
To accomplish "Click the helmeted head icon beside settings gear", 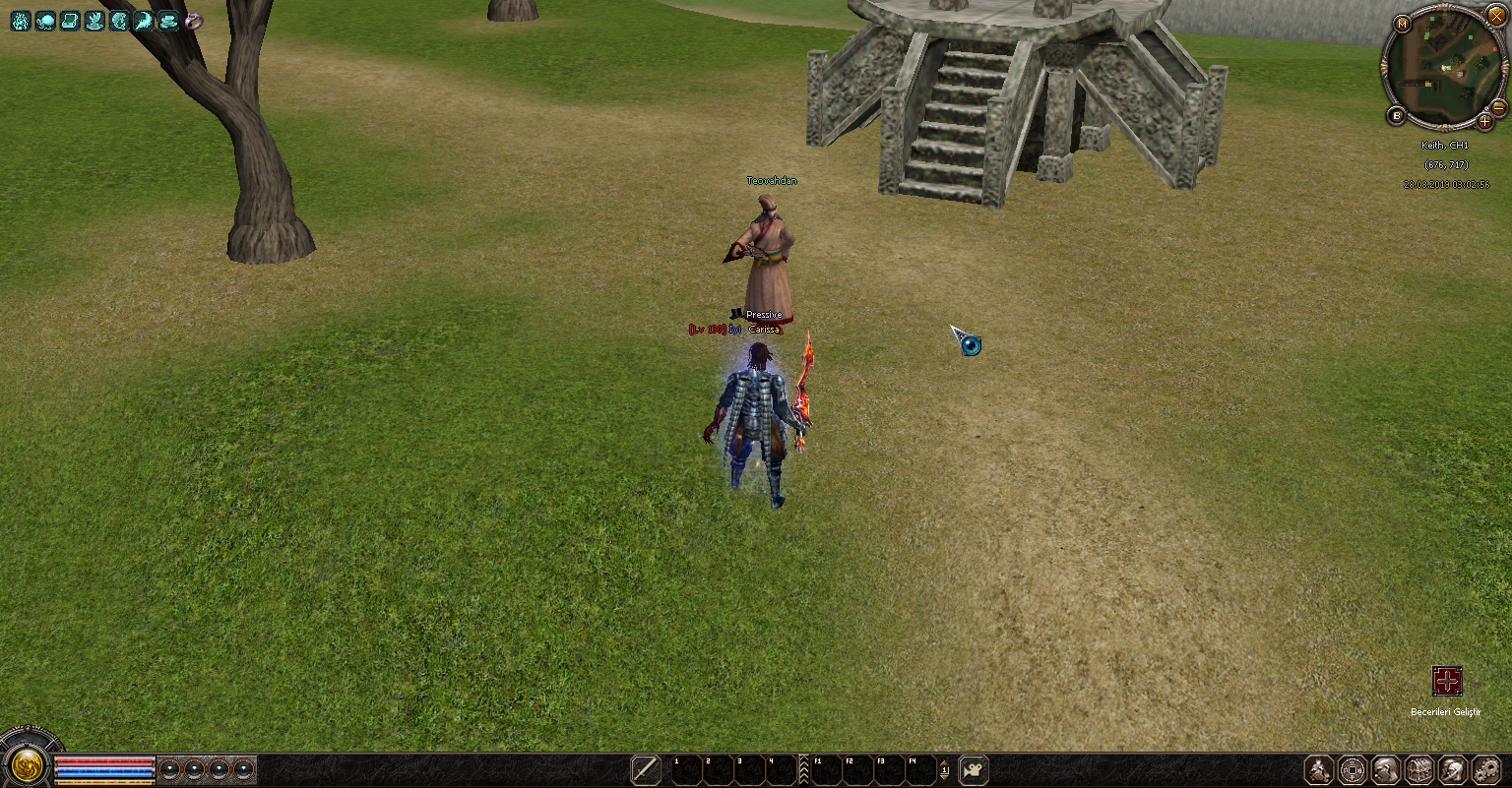I will (1452, 769).
